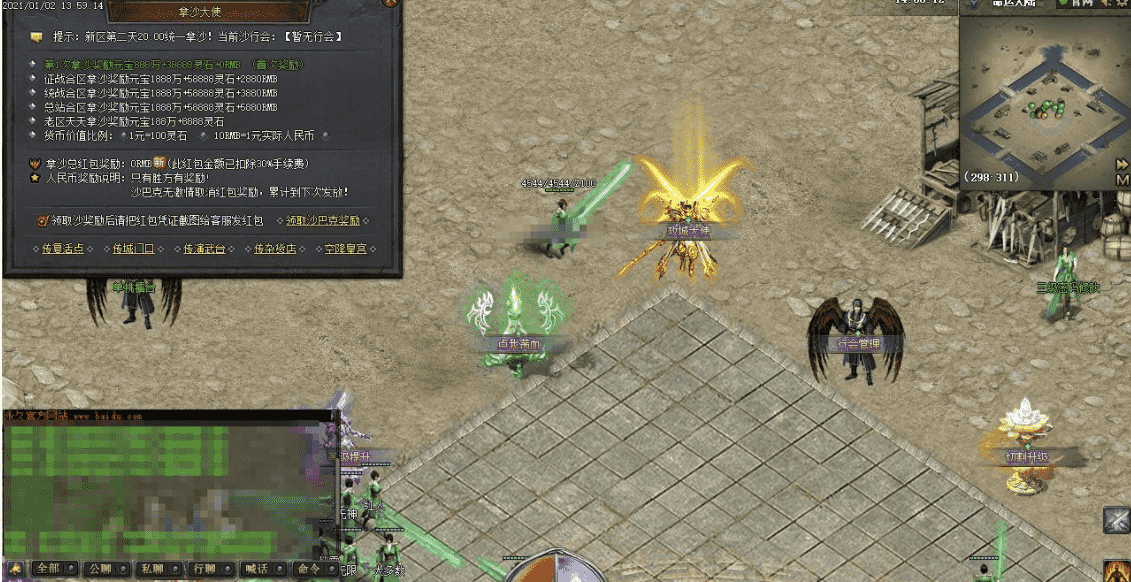Viewport: 1131px width, 582px height.
Task: Teleport via the 传复活点 link
Action: tap(63, 248)
